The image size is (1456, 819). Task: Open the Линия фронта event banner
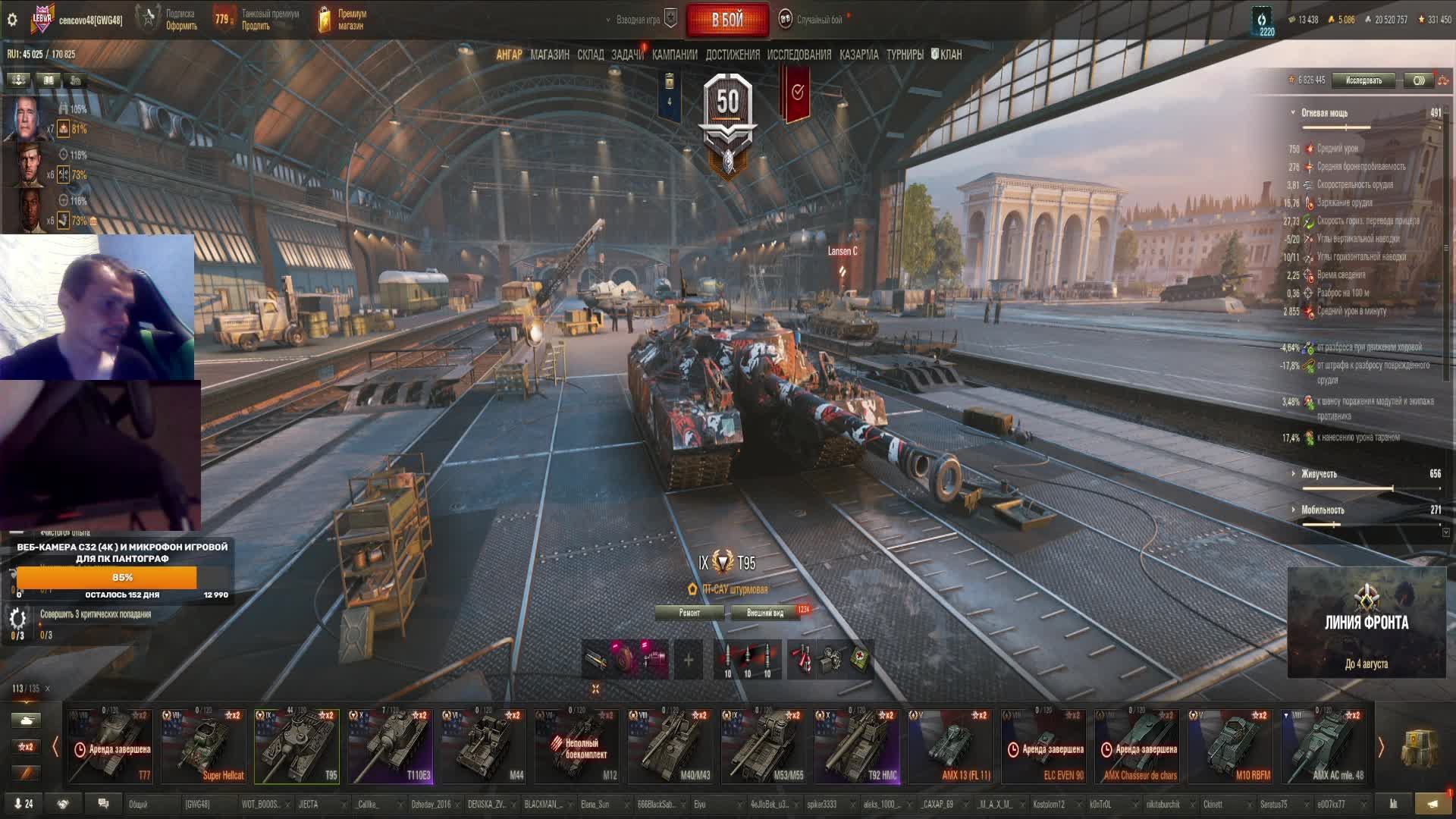click(1366, 623)
